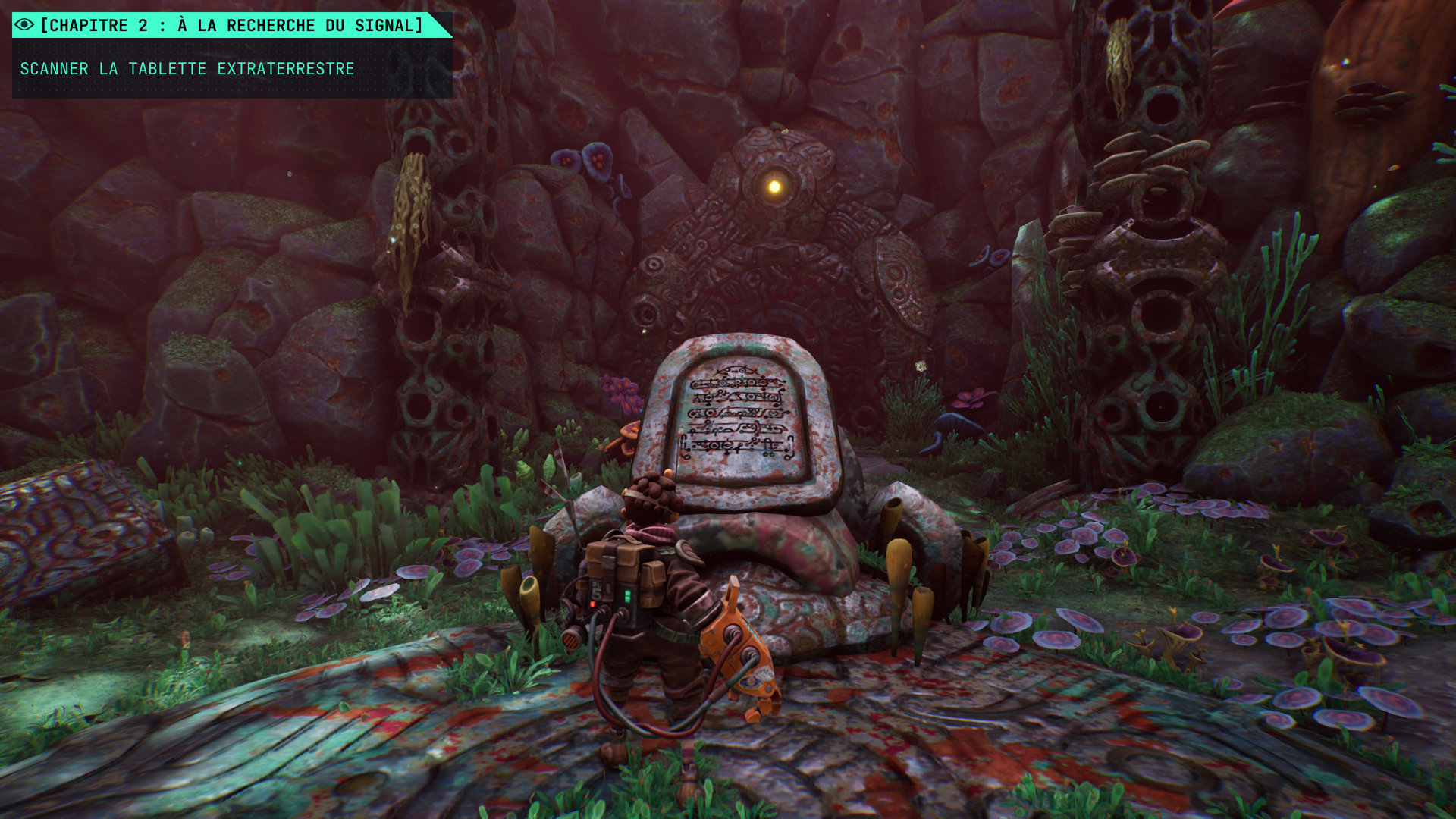Click the Scanner la tablette extraterrestre objective
The height and width of the screenshot is (819, 1456).
(x=187, y=69)
